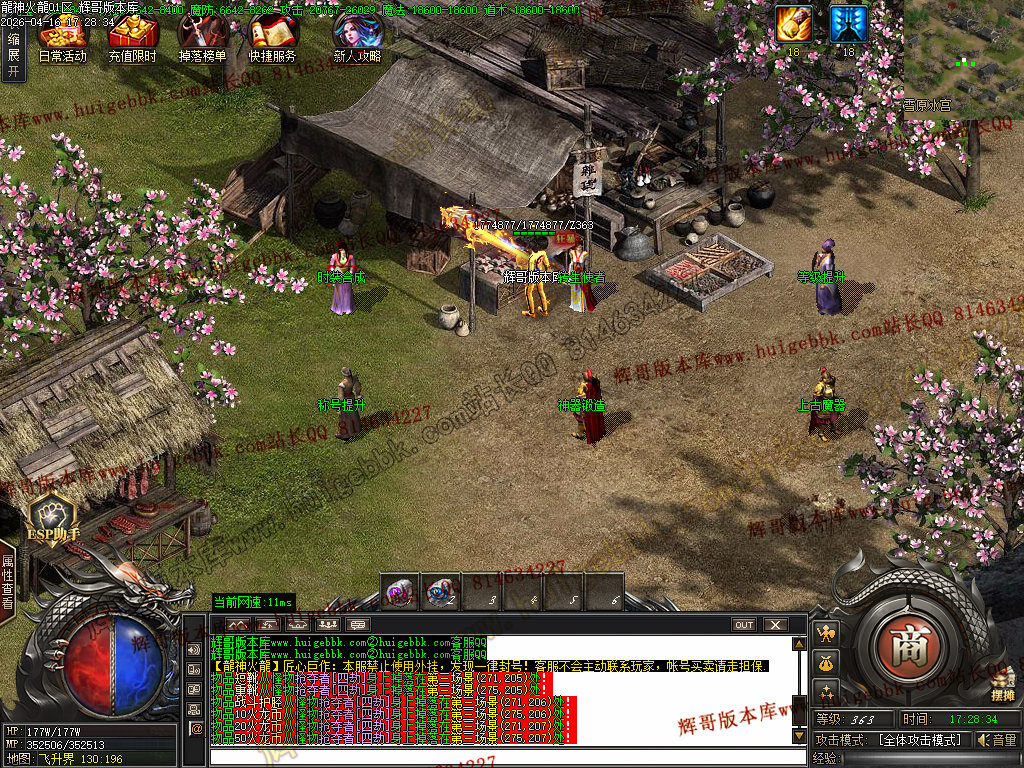Show the 掉落榜单 drop ranking list
Image resolution: width=1024 pixels, height=768 pixels.
tap(201, 36)
